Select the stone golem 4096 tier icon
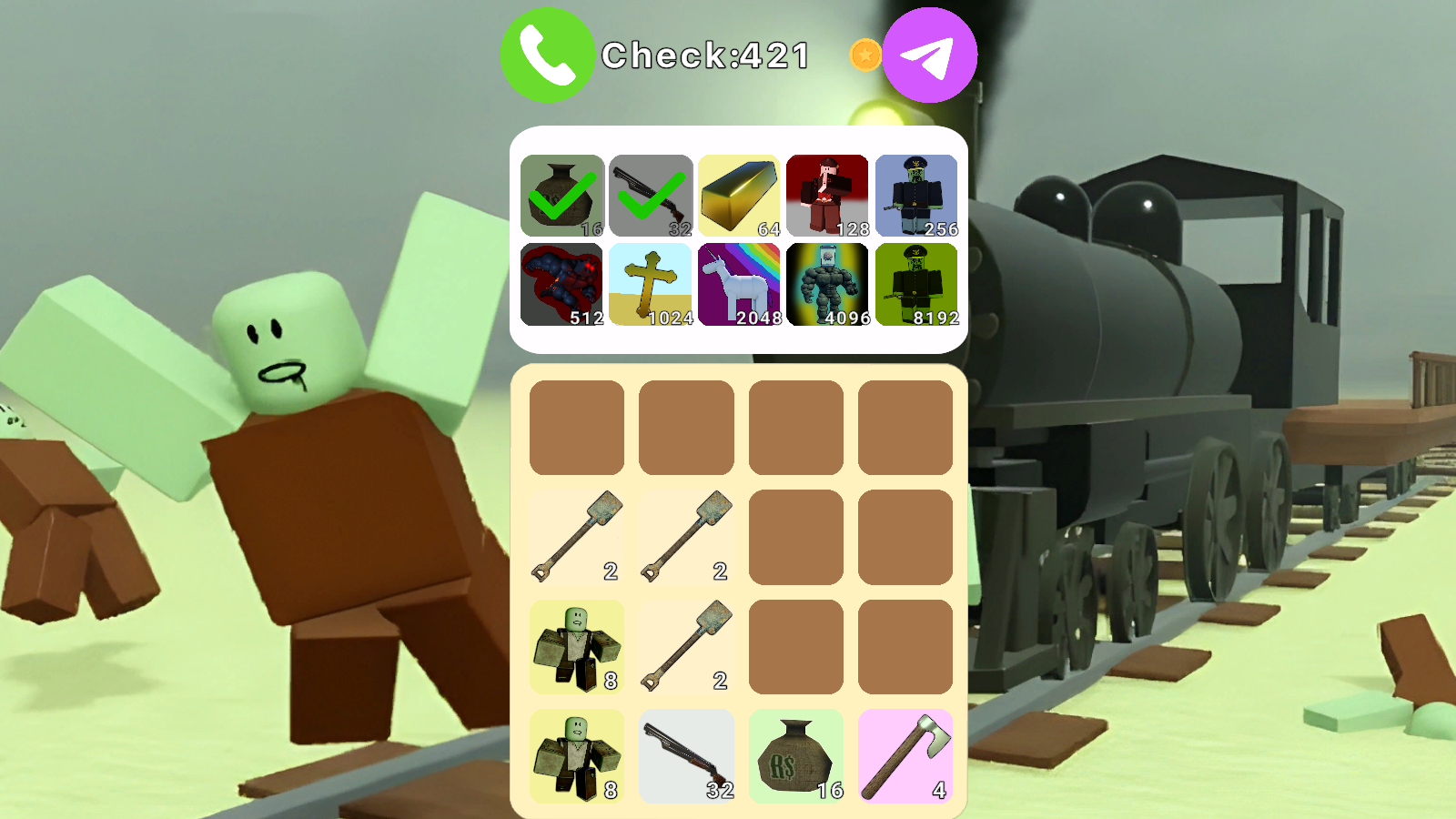Image resolution: width=1456 pixels, height=819 pixels. click(x=827, y=285)
